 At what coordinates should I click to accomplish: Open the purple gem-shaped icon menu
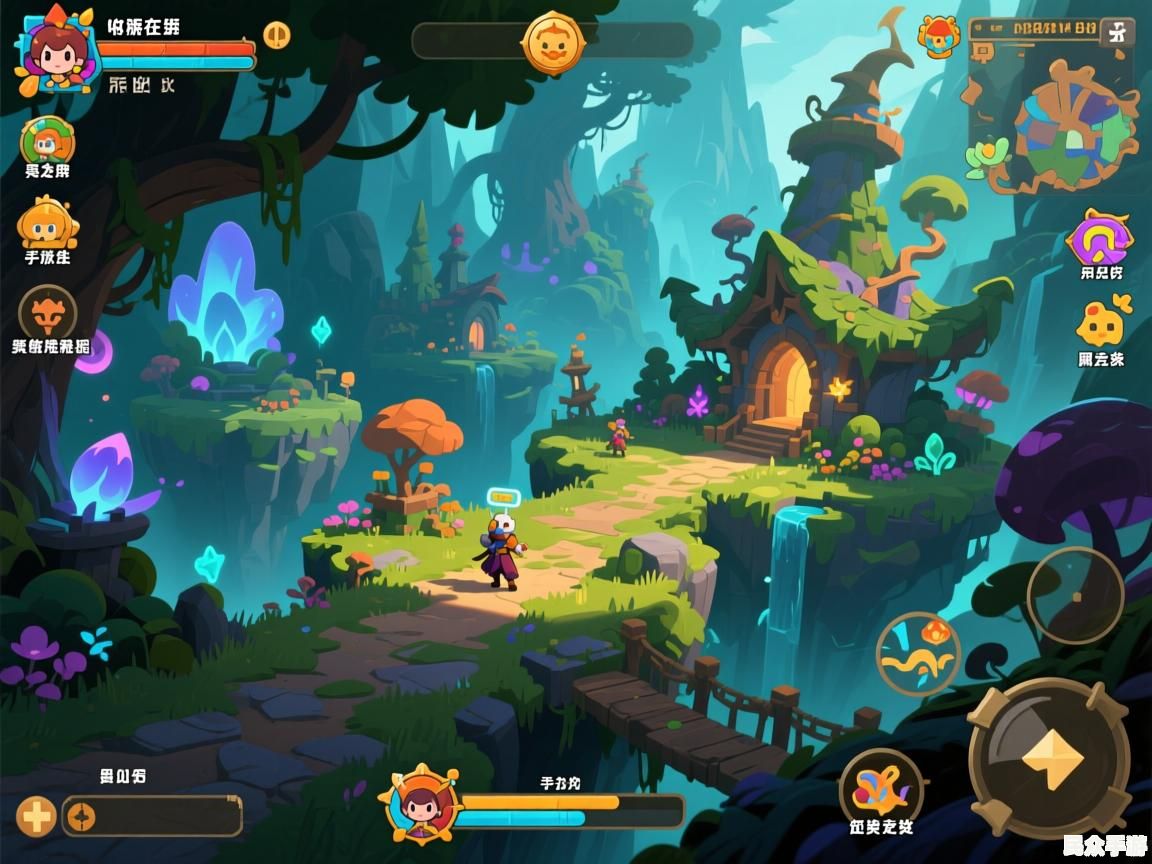1100,238
